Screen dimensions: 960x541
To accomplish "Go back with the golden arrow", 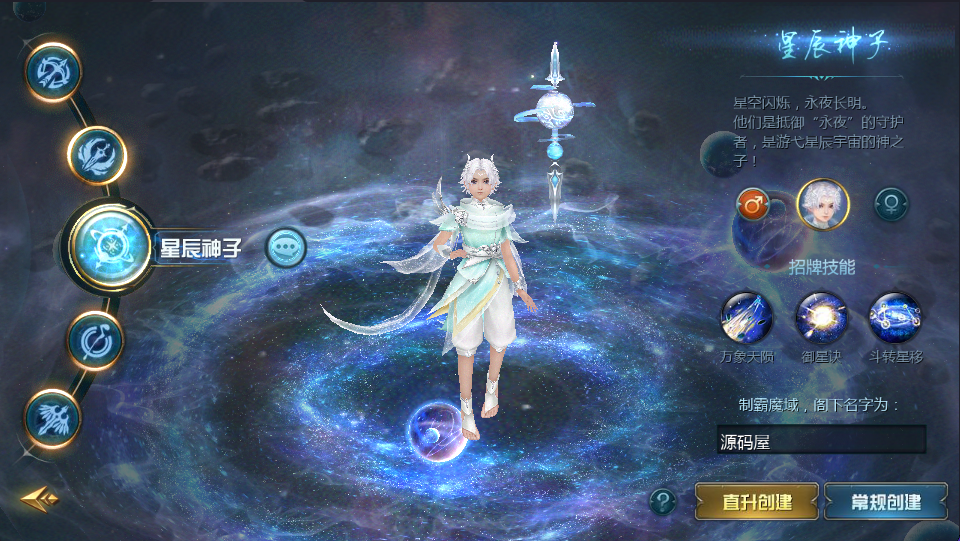I will point(39,498).
